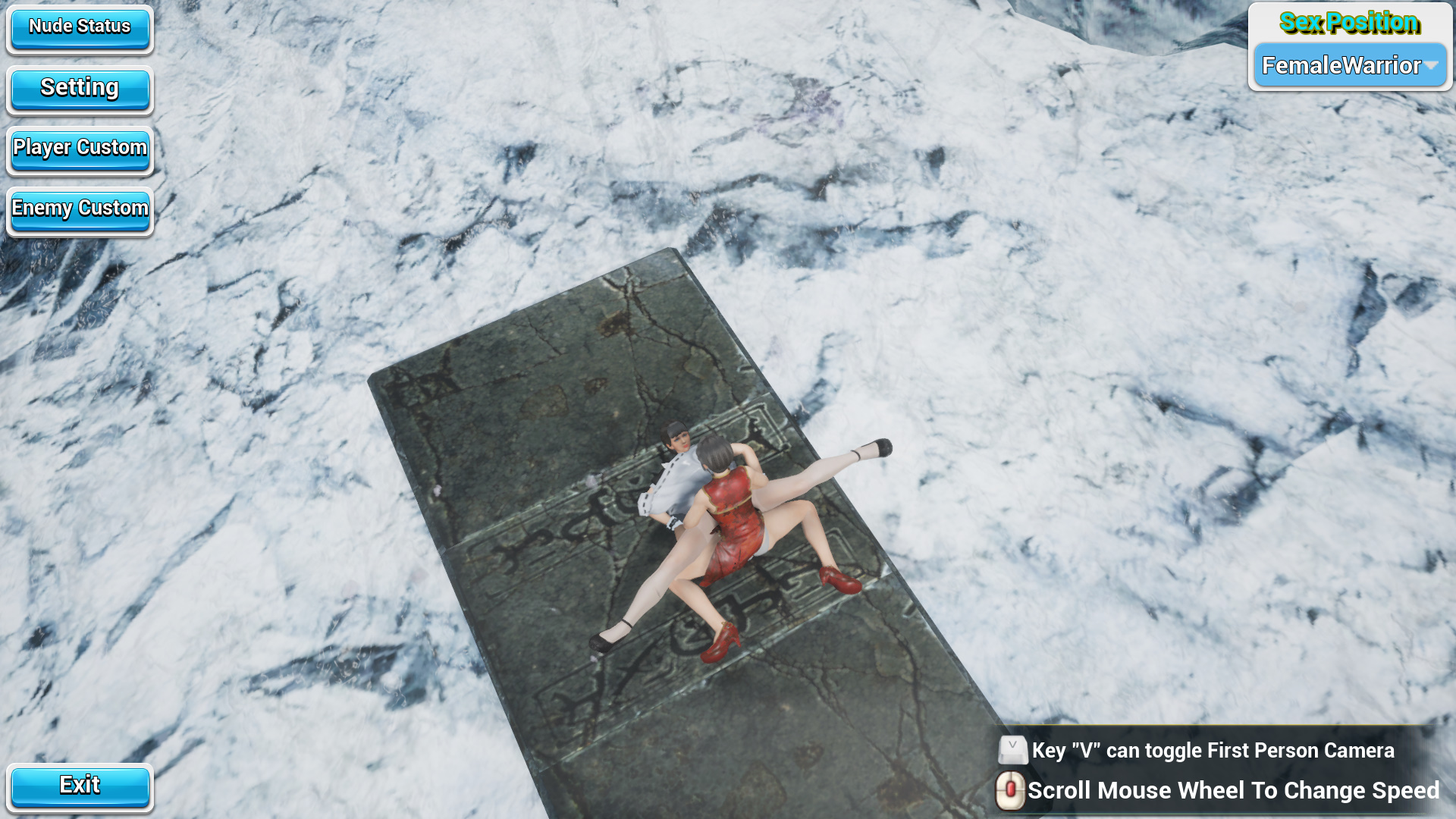Click the Sex Position panel header
1456x819 pixels.
1350,24
